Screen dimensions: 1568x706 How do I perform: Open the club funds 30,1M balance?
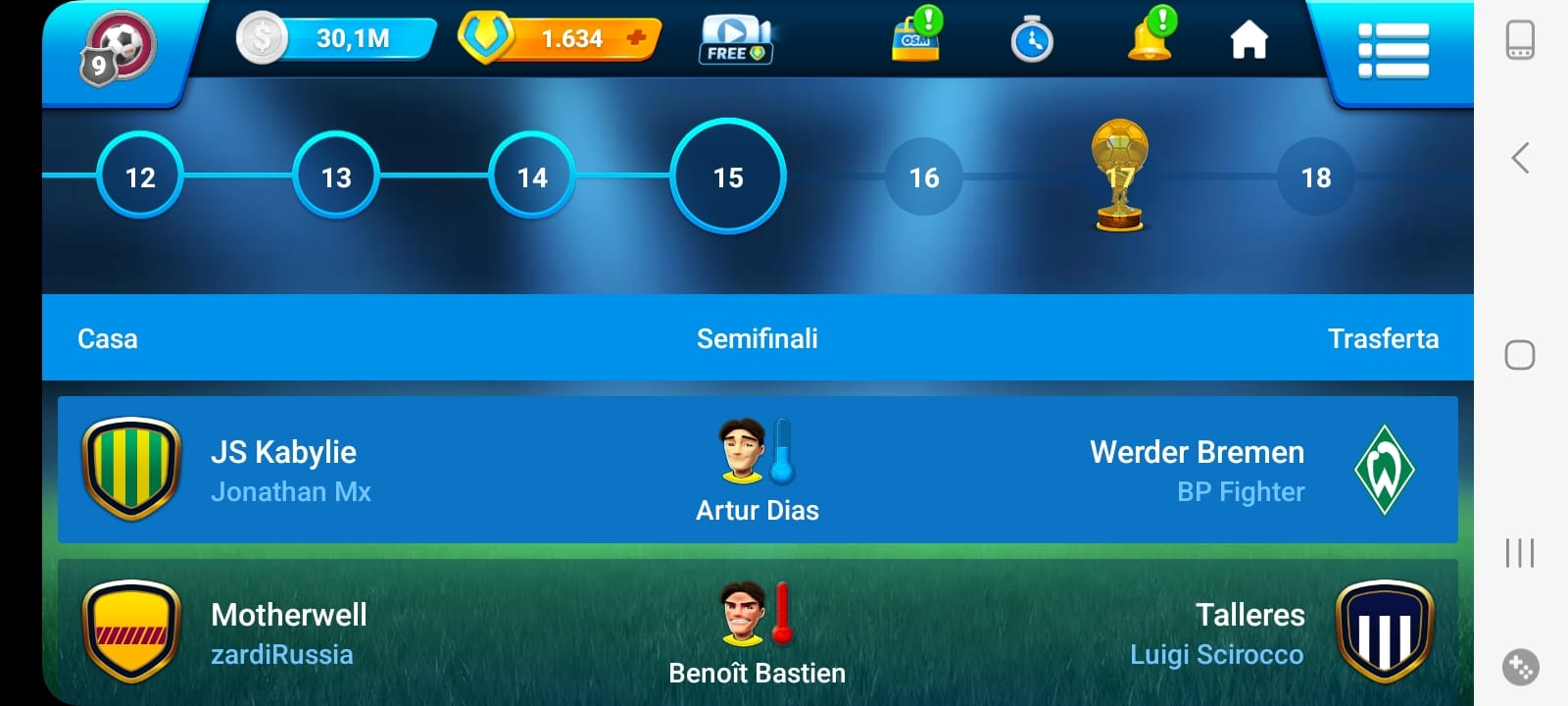coord(336,39)
